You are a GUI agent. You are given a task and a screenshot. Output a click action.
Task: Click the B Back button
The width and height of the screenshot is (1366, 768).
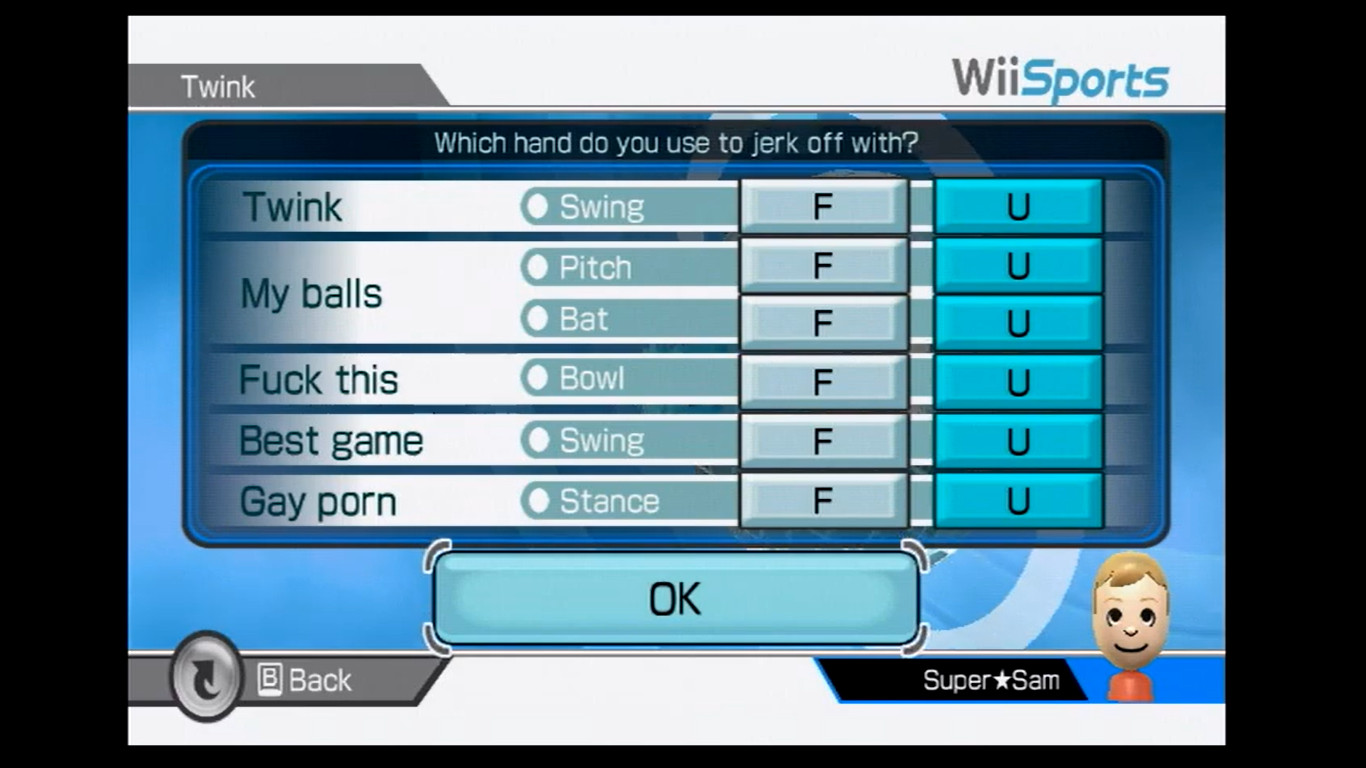[x=303, y=680]
